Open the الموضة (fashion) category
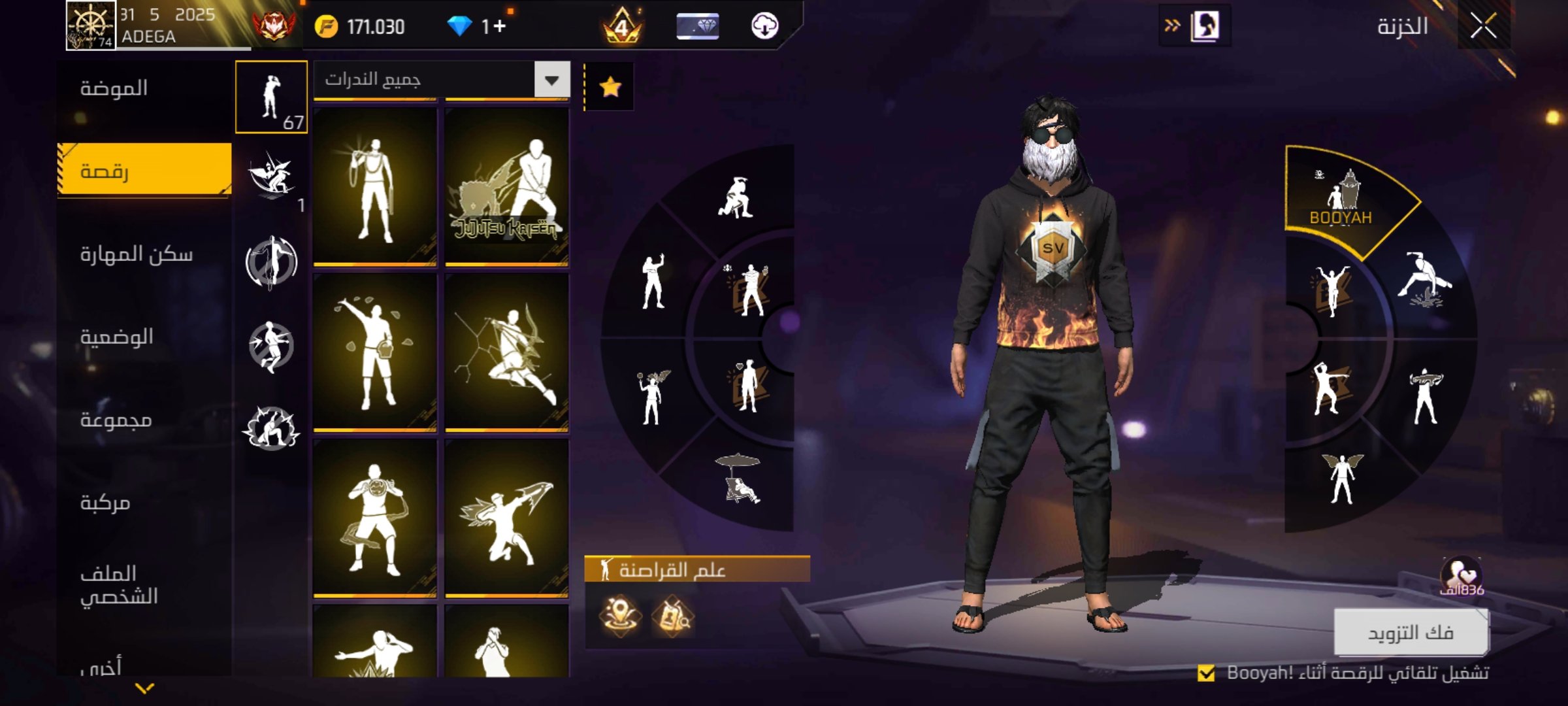1568x706 pixels. click(x=114, y=88)
